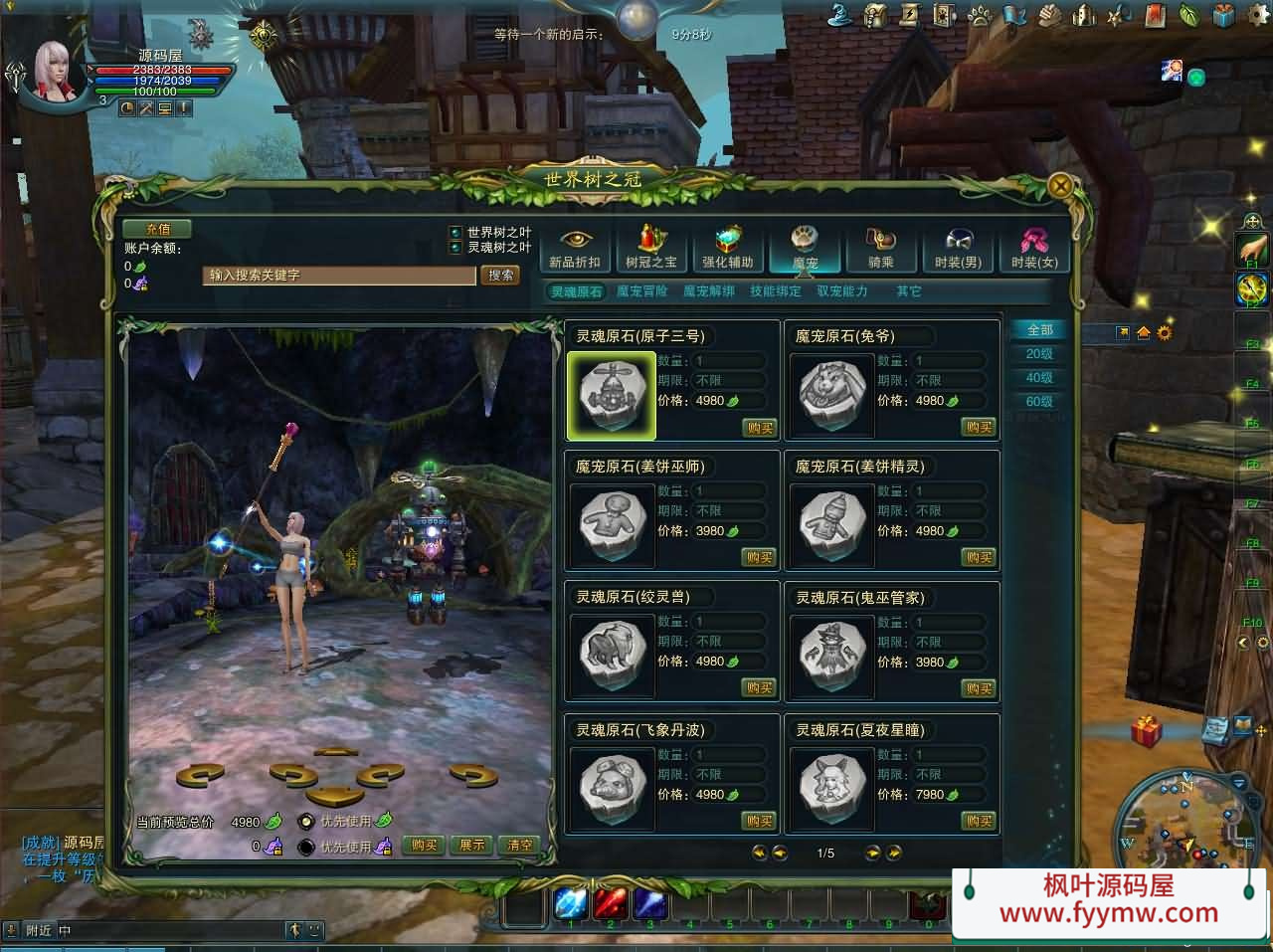Switch to the 魔宠冒险 sub-tab
This screenshot has width=1273, height=952.
642,291
